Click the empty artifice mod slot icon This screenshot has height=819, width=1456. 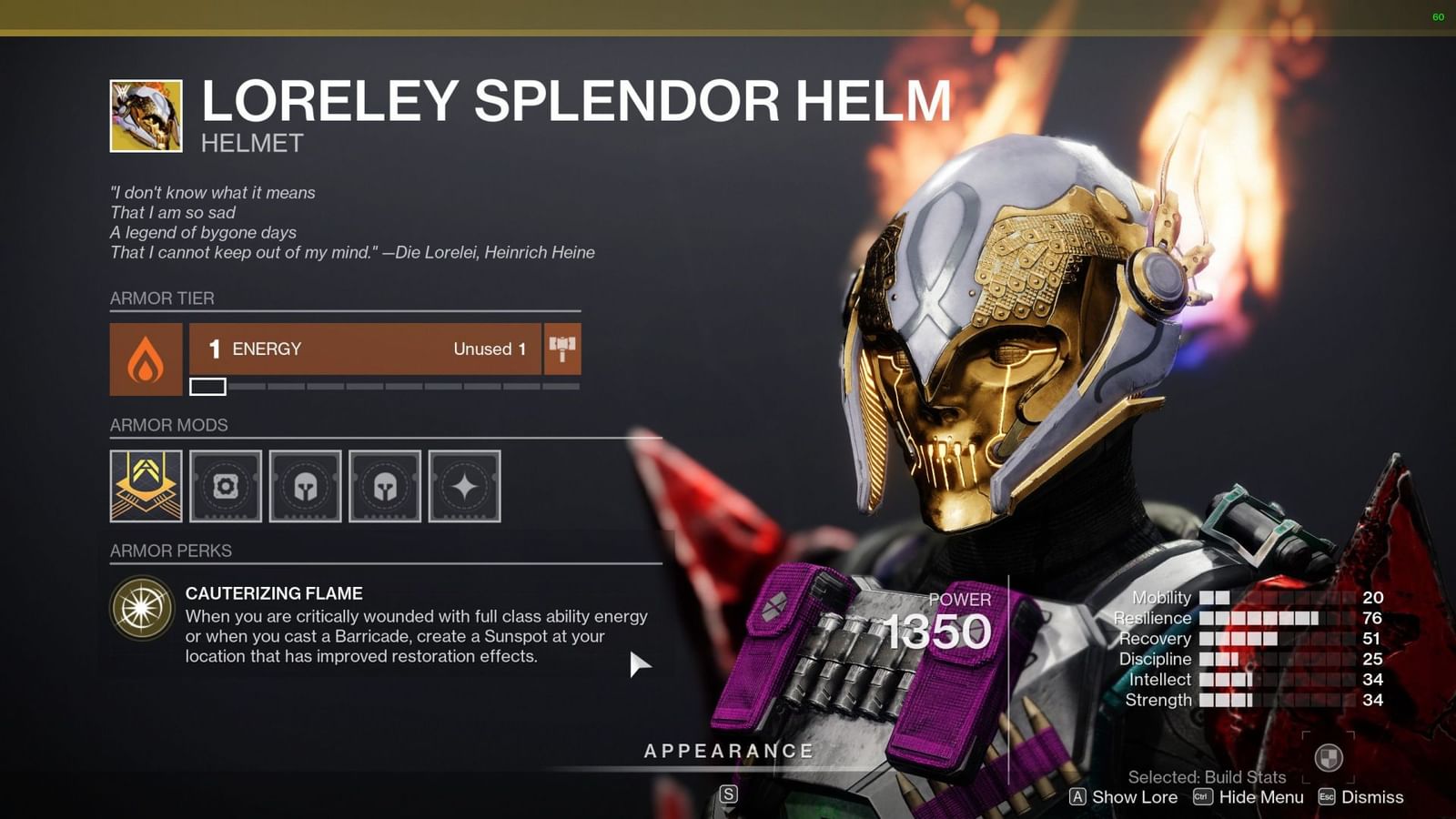pyautogui.click(x=464, y=487)
